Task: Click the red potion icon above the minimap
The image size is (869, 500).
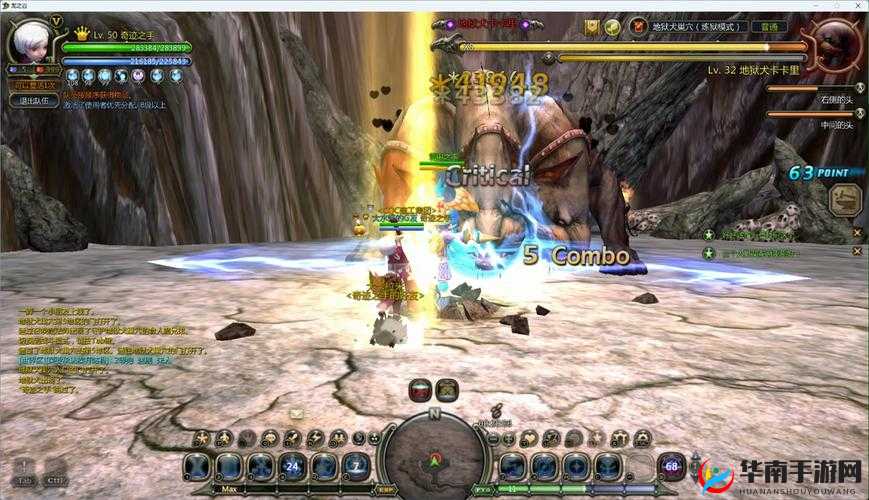Action: pyautogui.click(x=421, y=389)
